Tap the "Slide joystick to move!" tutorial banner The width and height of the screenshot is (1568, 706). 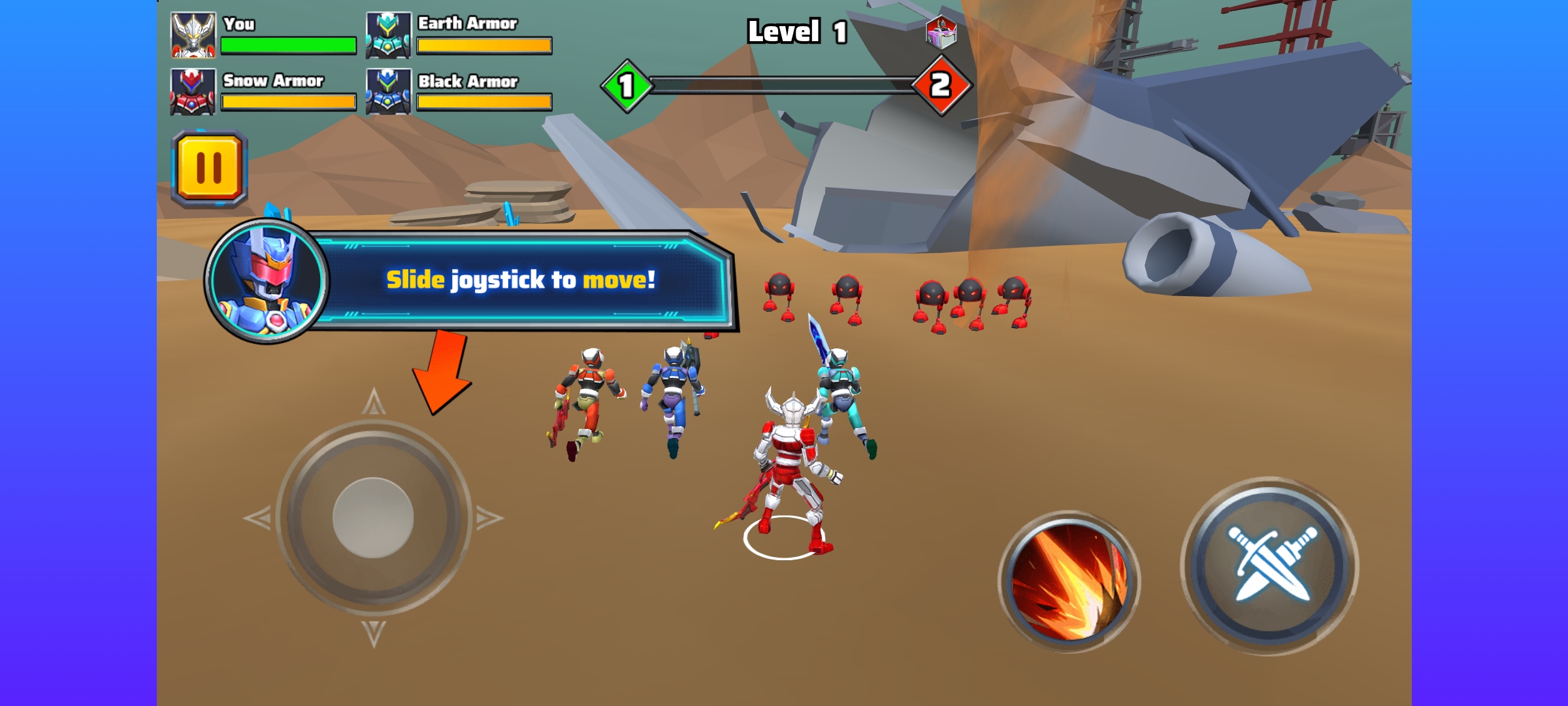click(x=520, y=280)
